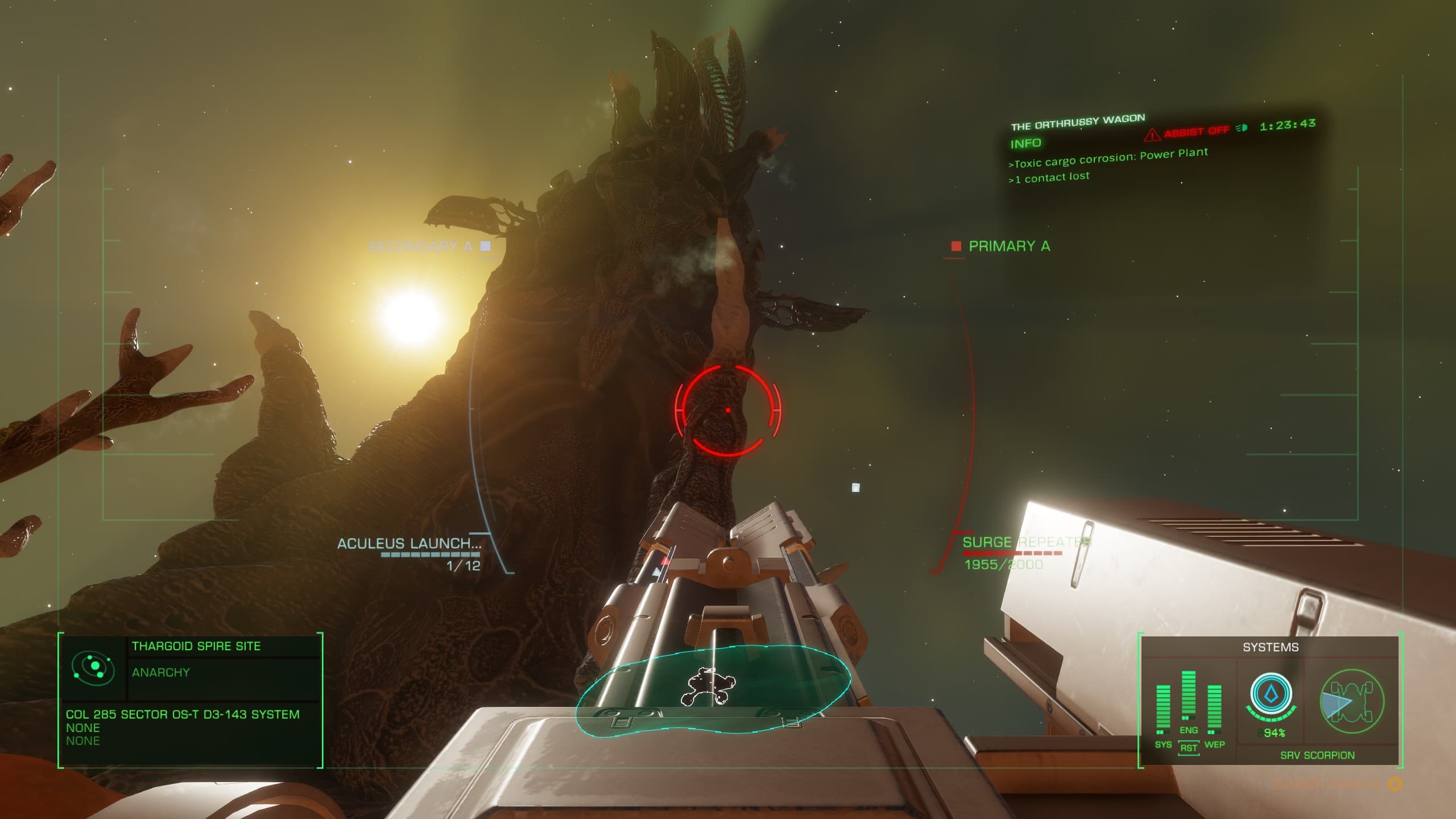The height and width of the screenshot is (819, 1456).
Task: Click the blue shield status icon
Action: pyautogui.click(x=1271, y=695)
